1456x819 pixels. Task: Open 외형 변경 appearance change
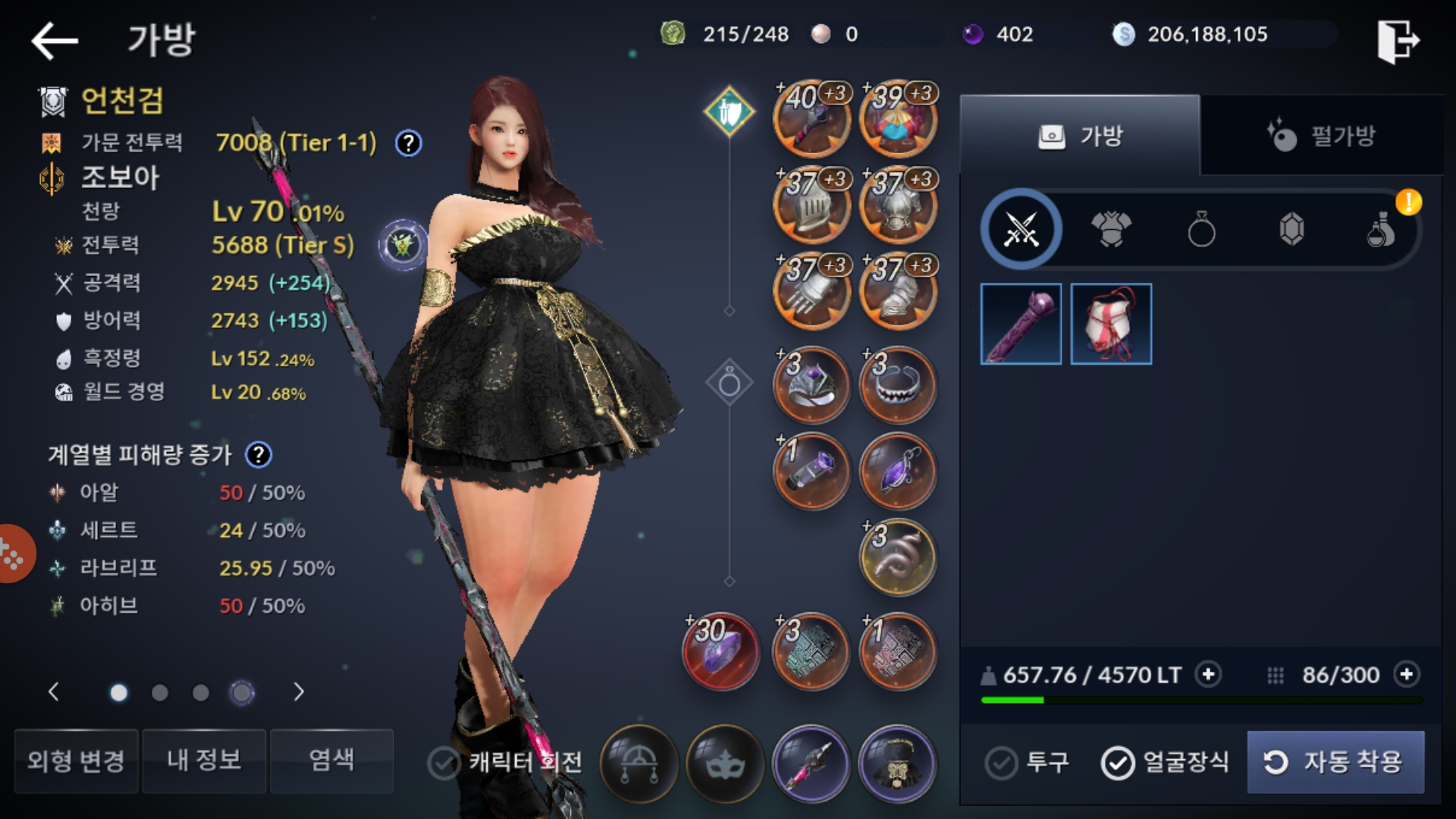[x=76, y=761]
